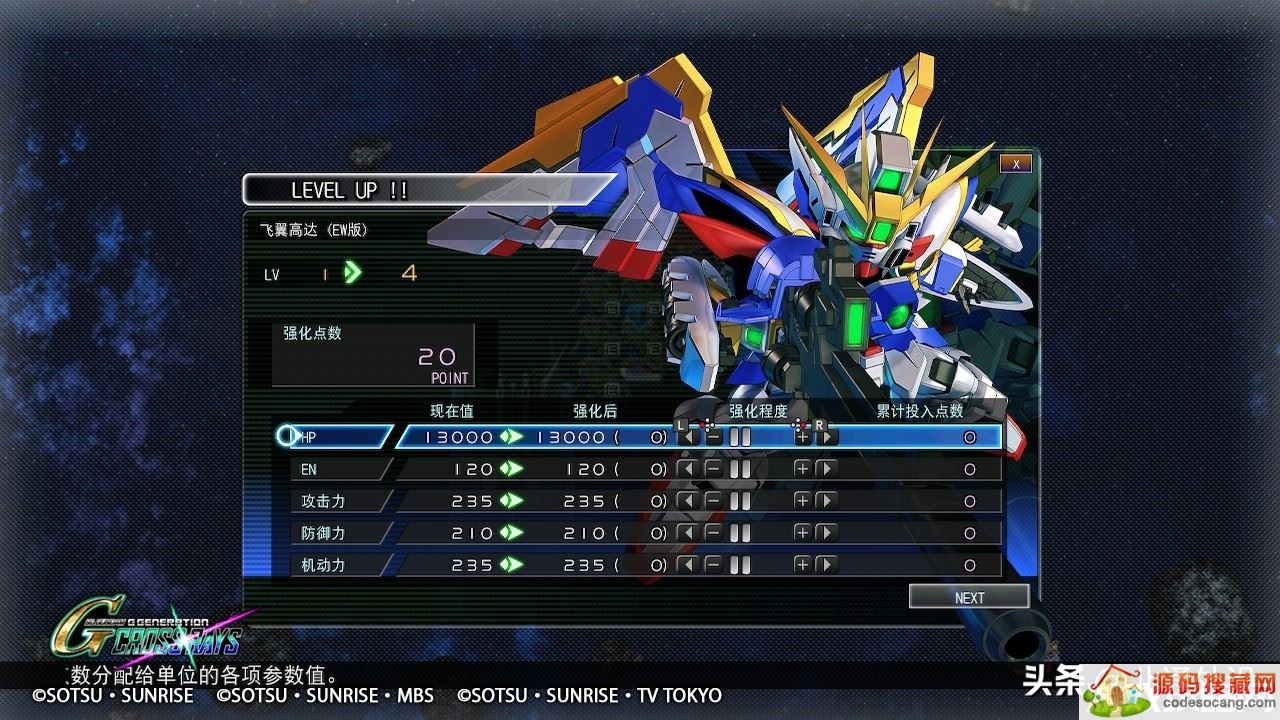This screenshot has width=1280, height=720.
Task: Click the left arrow on EN row
Action: pyautogui.click(x=687, y=469)
